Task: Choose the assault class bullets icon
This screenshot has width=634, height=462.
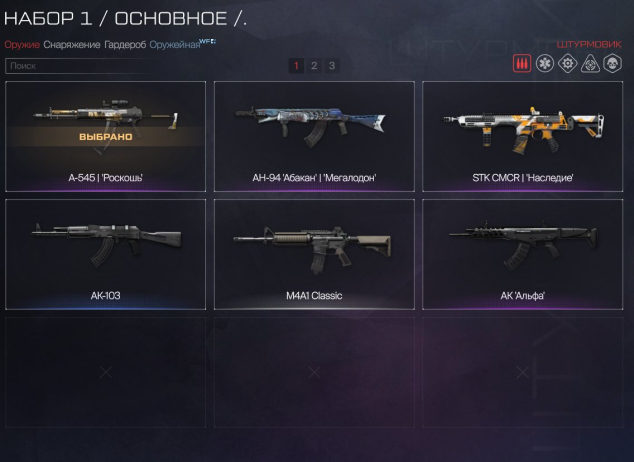Action: pyautogui.click(x=521, y=64)
